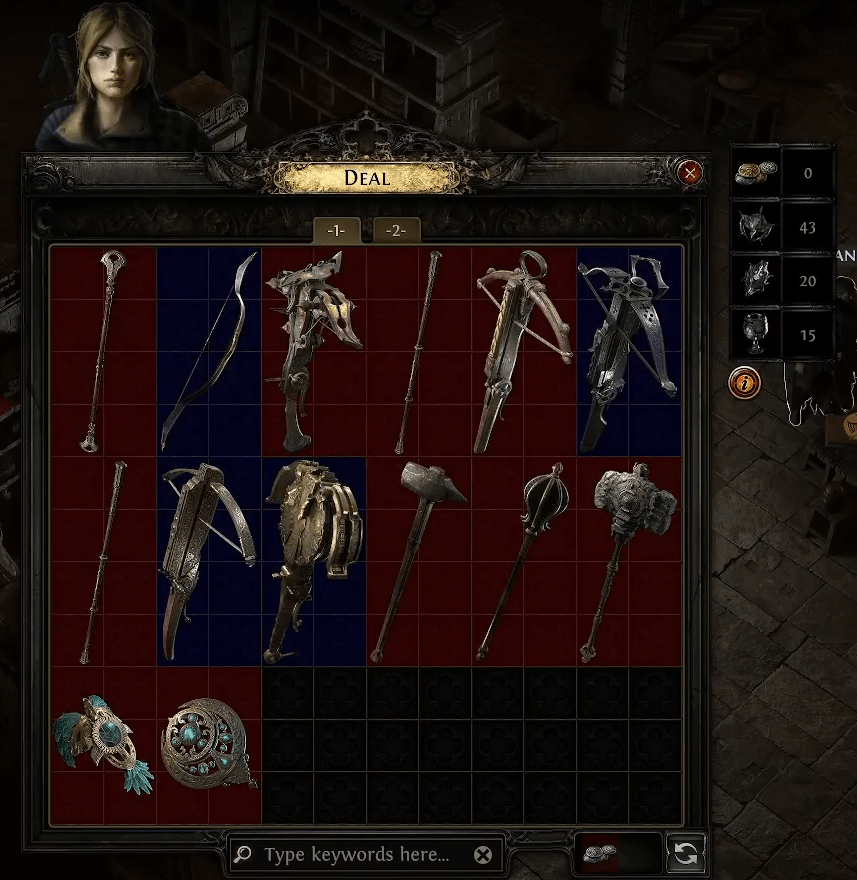Open the orange info button
This screenshot has height=880, width=857.
pos(742,382)
